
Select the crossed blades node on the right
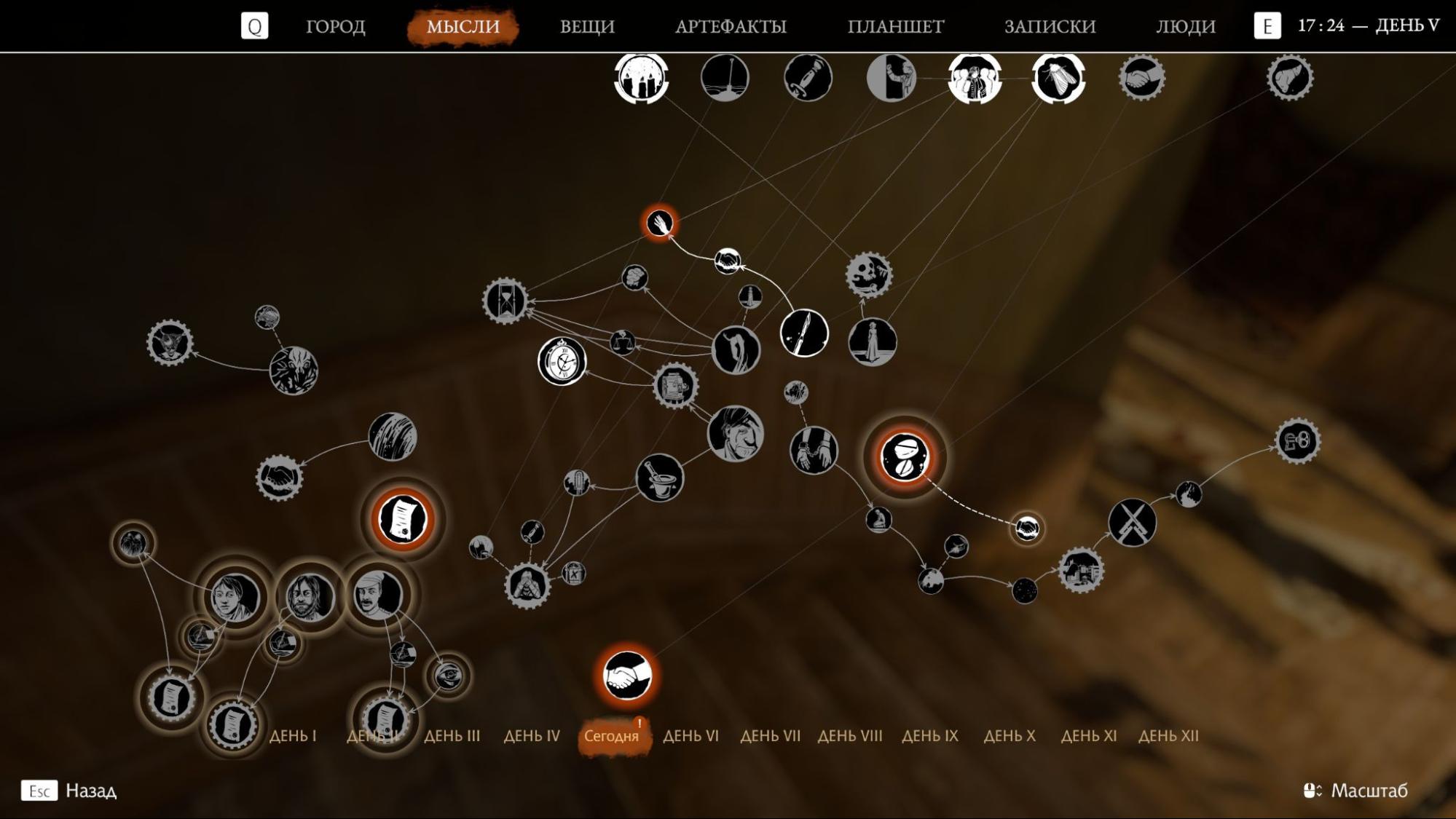(x=1133, y=523)
